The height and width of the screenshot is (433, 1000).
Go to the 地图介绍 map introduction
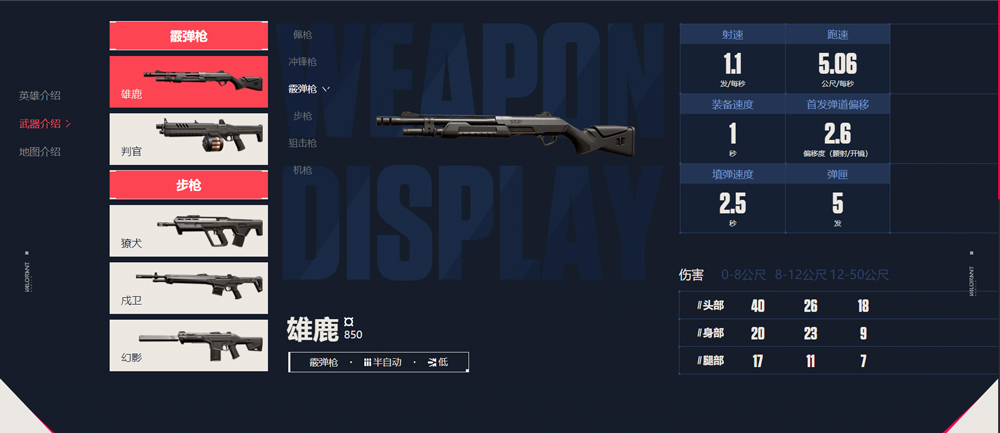pyautogui.click(x=40, y=152)
